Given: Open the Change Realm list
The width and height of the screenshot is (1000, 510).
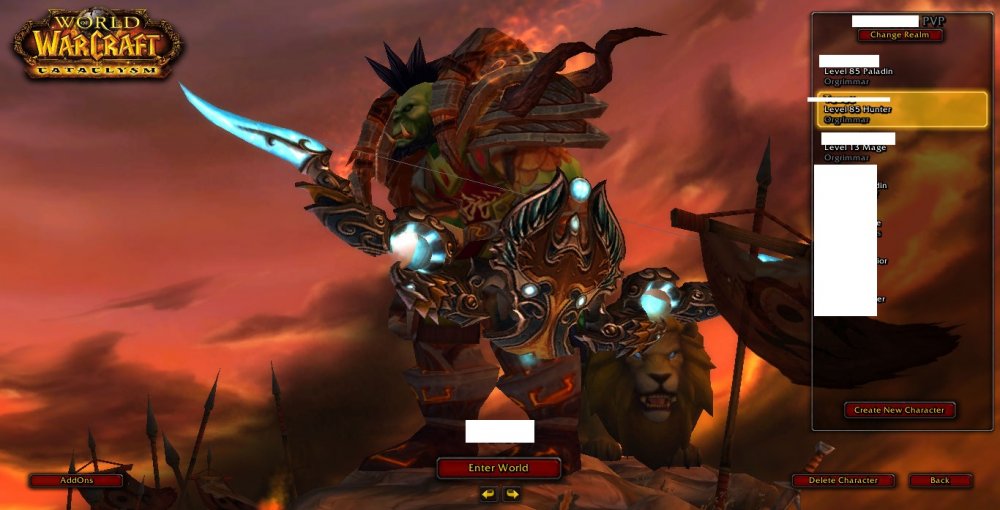Looking at the screenshot, I should click(x=899, y=35).
